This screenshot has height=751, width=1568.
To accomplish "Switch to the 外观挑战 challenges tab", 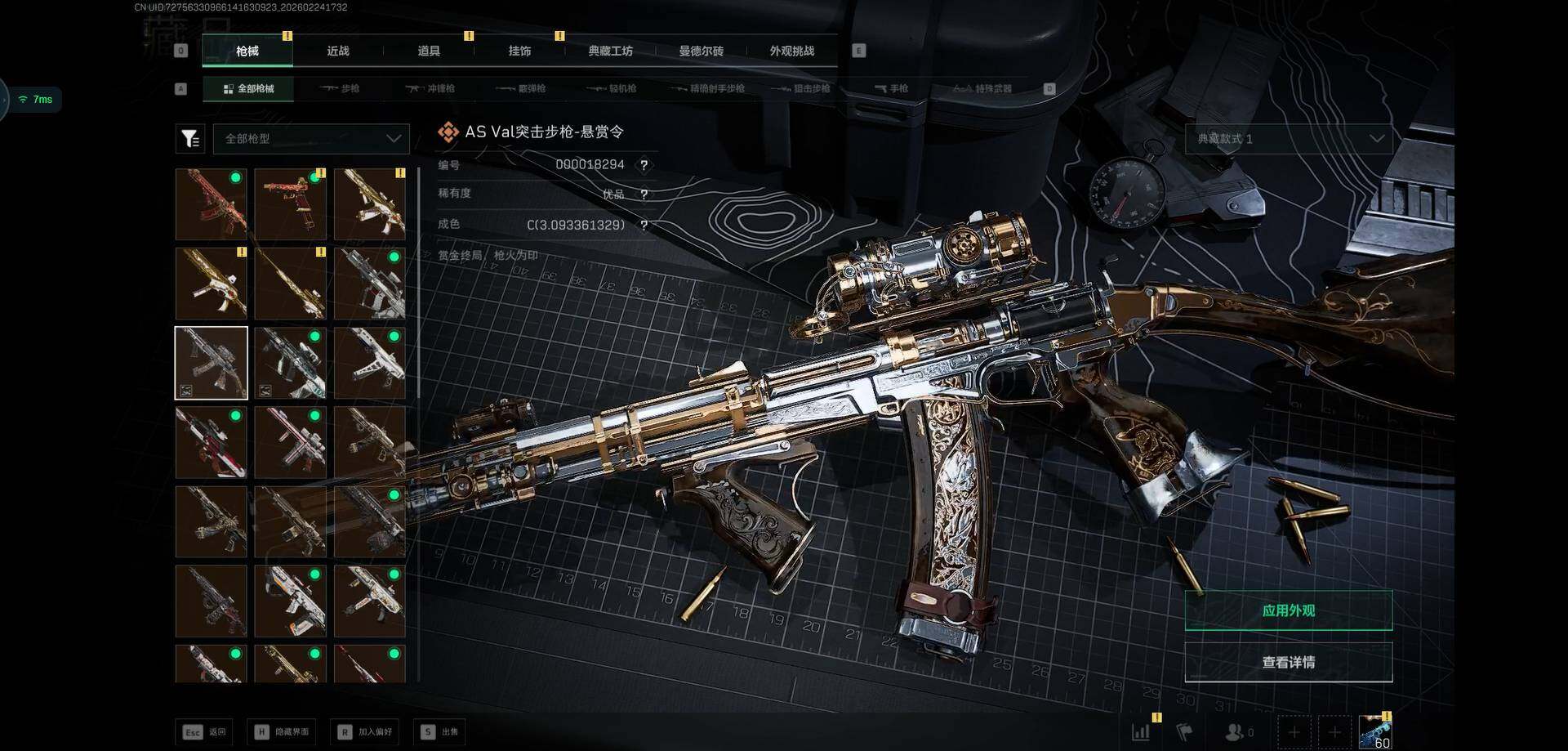I will coord(791,51).
